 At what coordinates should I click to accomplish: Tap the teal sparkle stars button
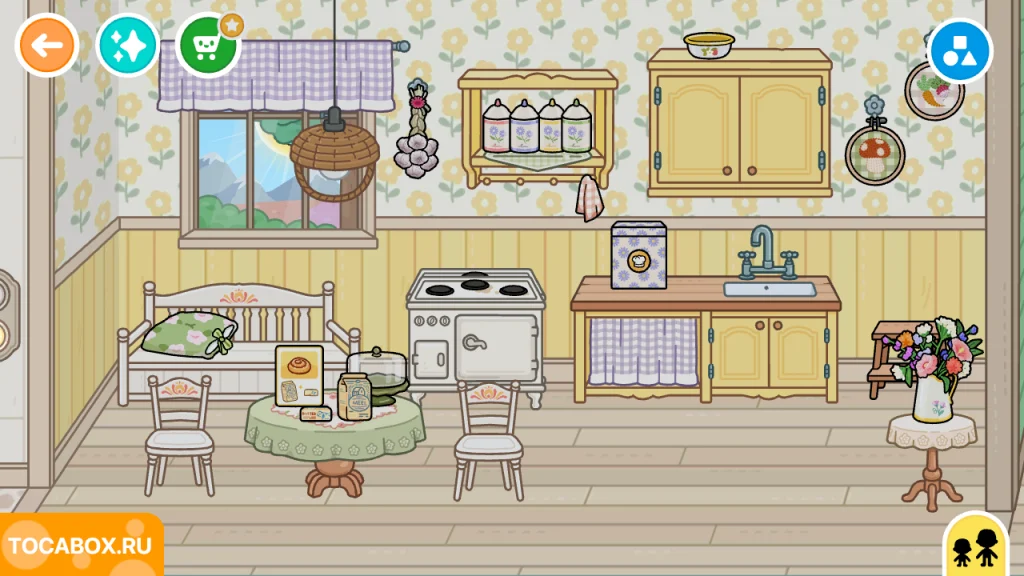pos(127,45)
